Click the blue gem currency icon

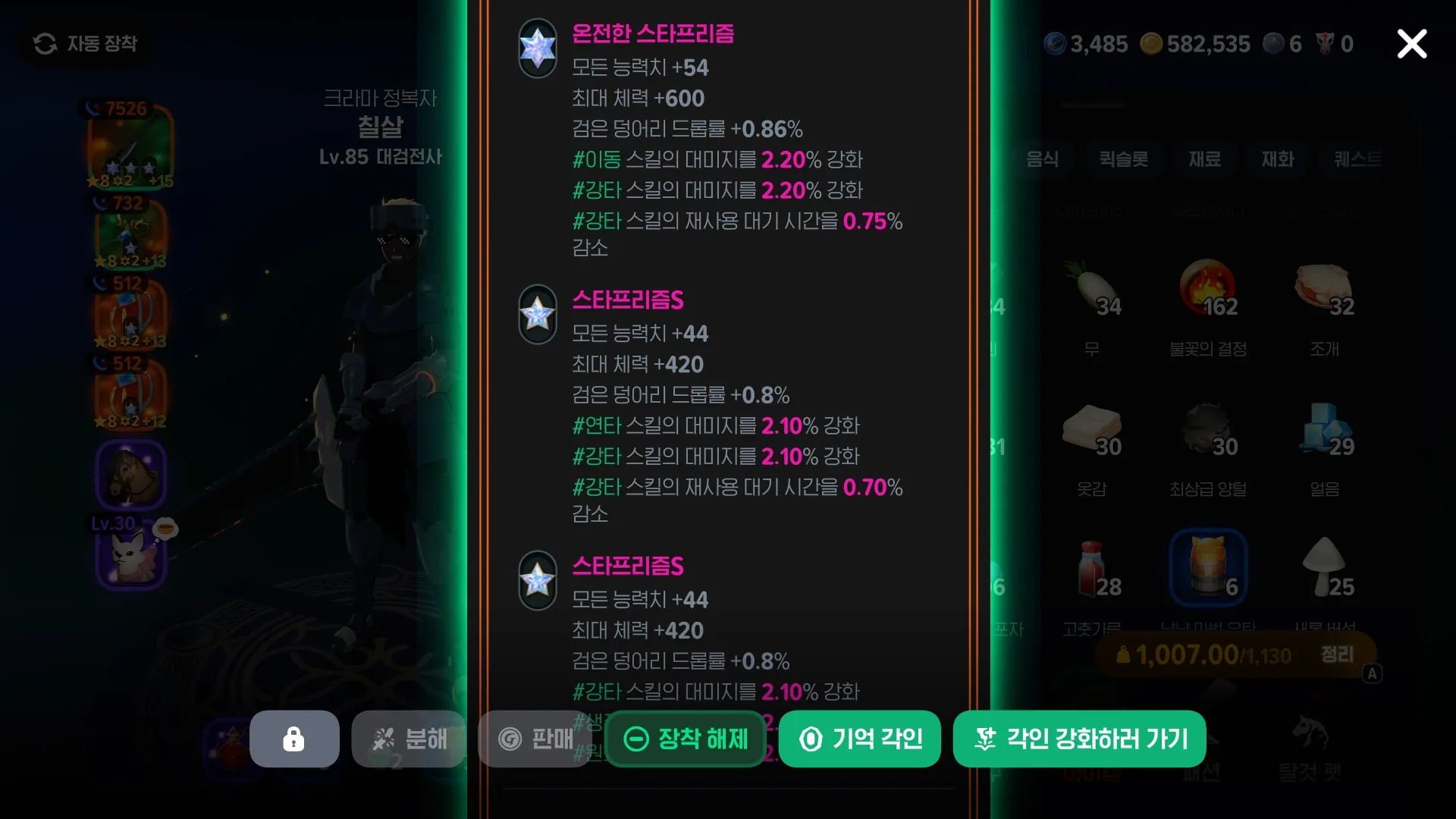(1054, 43)
